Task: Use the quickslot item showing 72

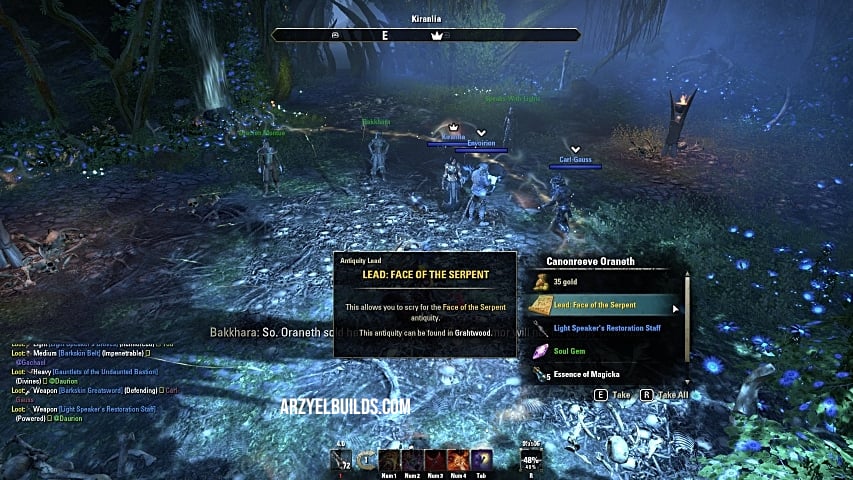Action: pyautogui.click(x=341, y=460)
